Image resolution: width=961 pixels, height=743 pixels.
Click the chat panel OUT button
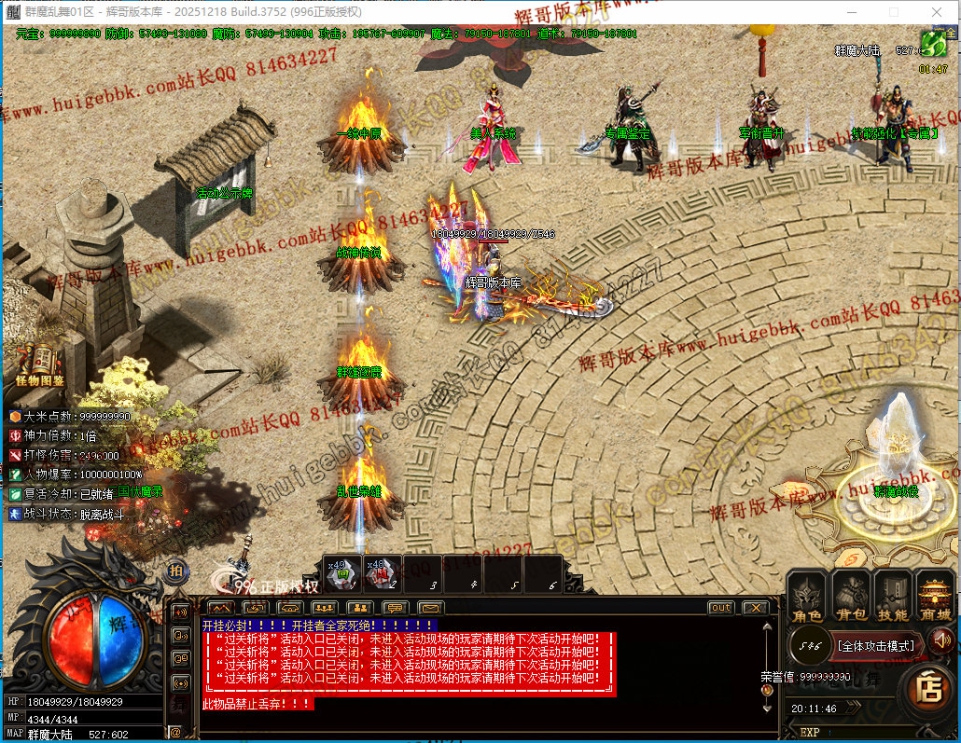tap(720, 608)
